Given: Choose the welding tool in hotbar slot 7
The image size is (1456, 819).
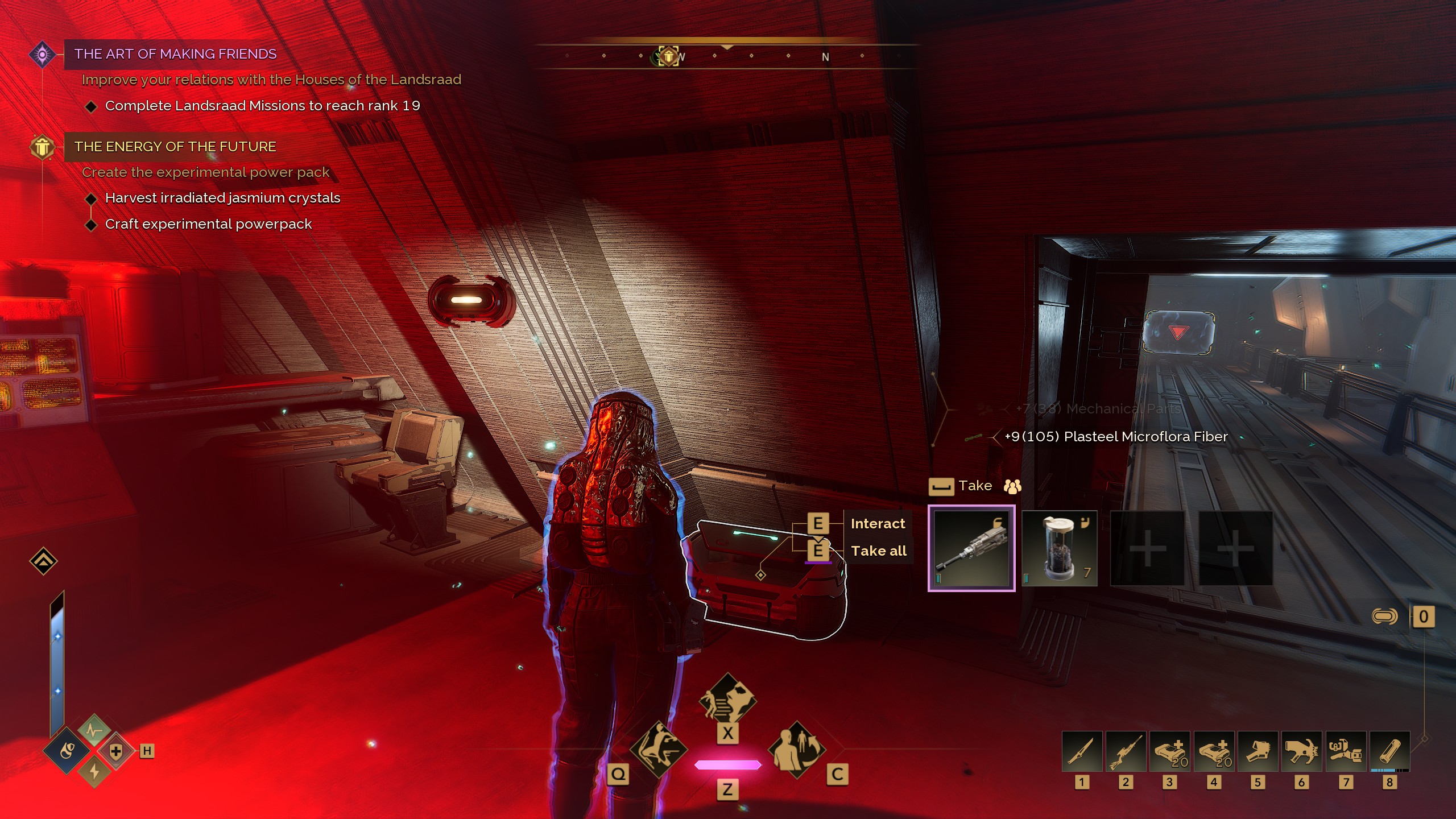Looking at the screenshot, I should click(x=1345, y=751).
